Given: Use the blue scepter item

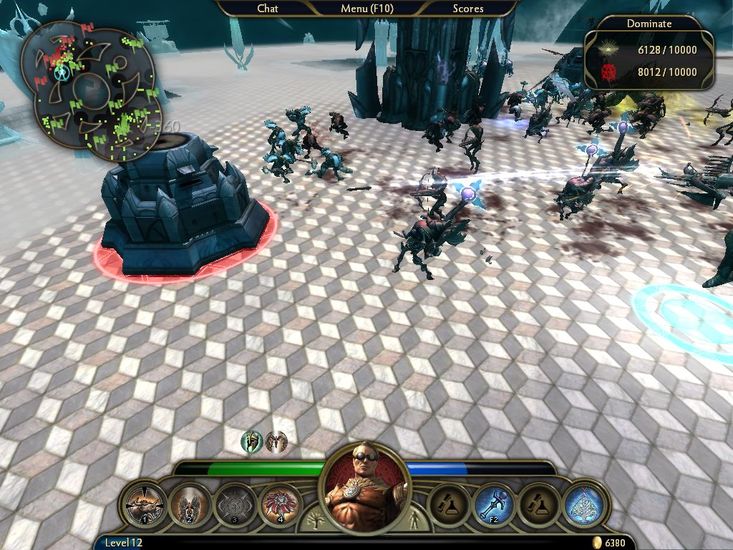Looking at the screenshot, I should tap(494, 504).
